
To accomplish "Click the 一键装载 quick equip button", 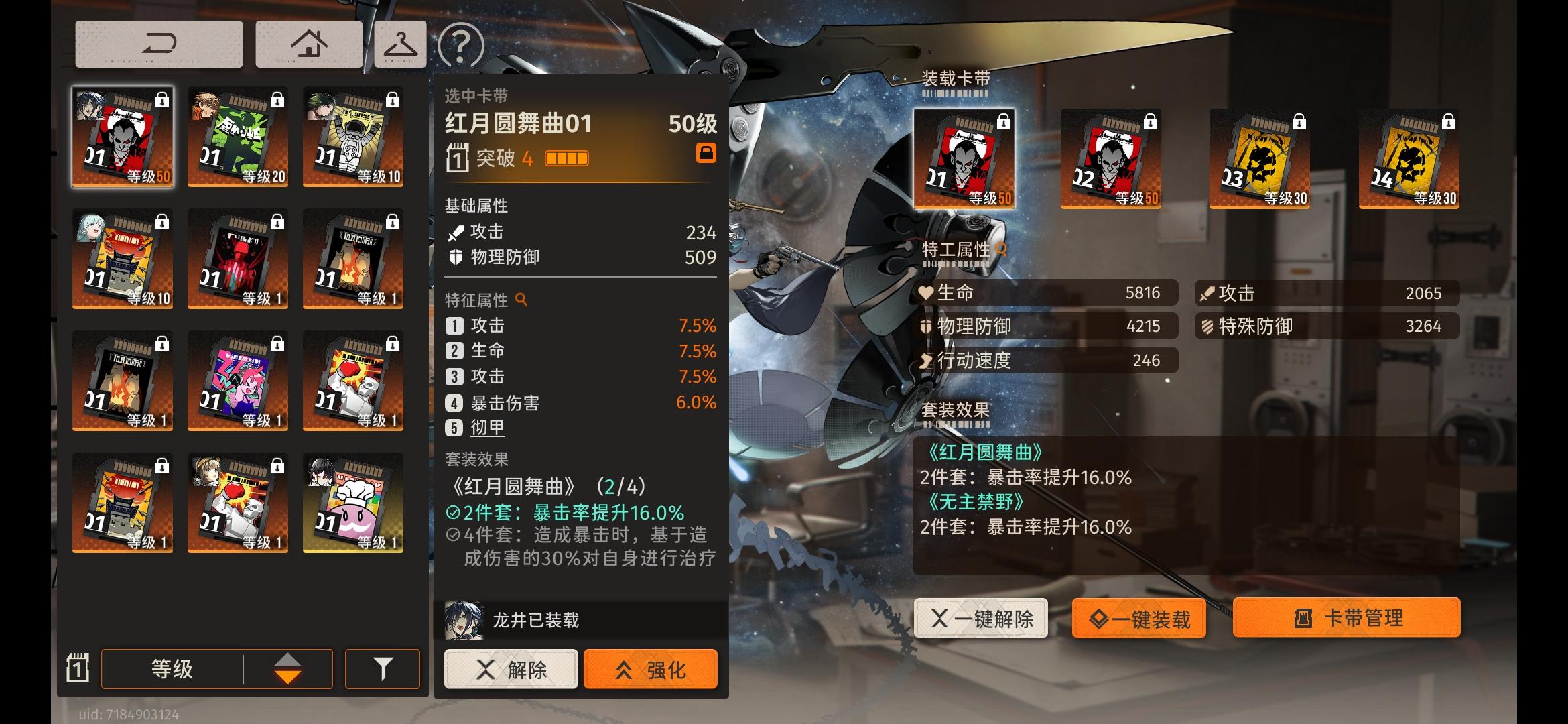I will point(1138,619).
